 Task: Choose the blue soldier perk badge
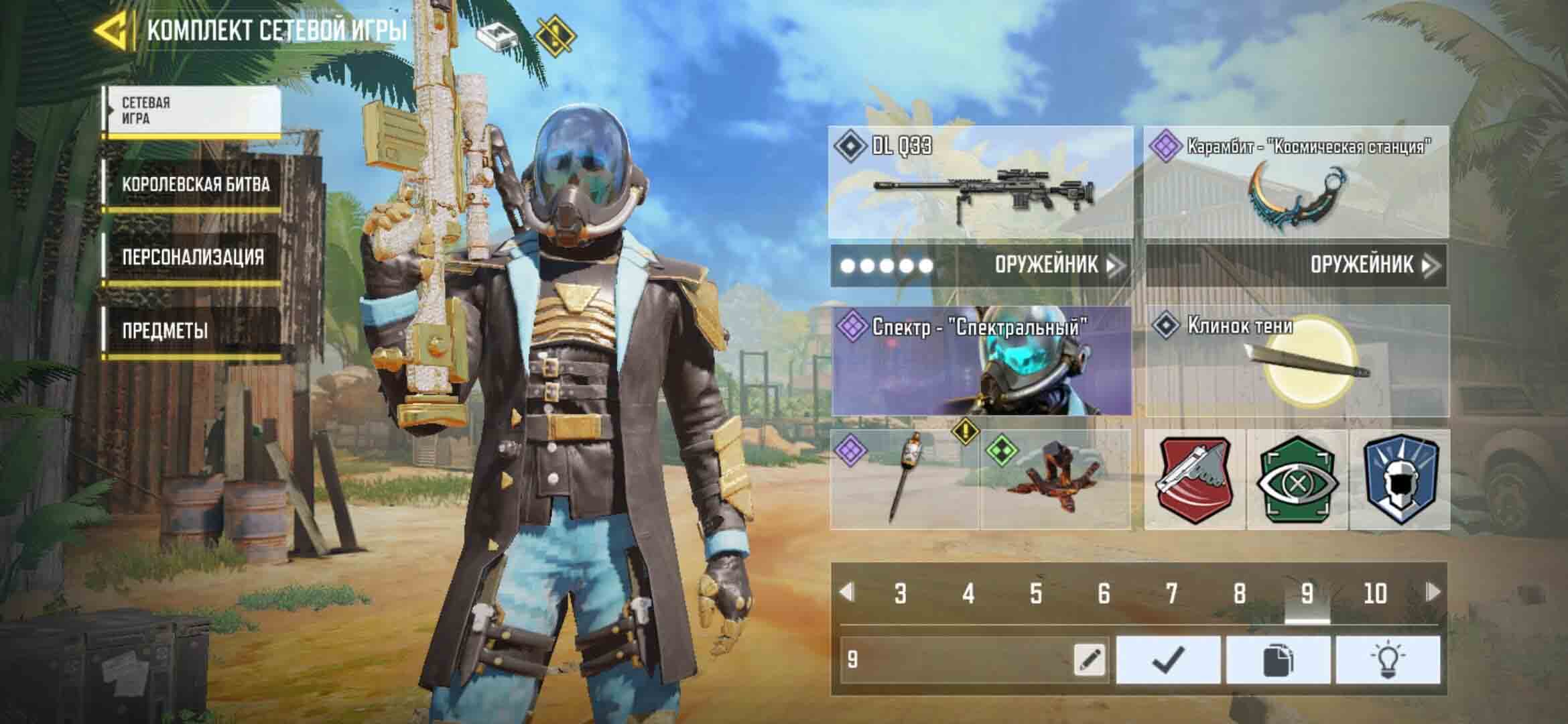tap(1400, 480)
